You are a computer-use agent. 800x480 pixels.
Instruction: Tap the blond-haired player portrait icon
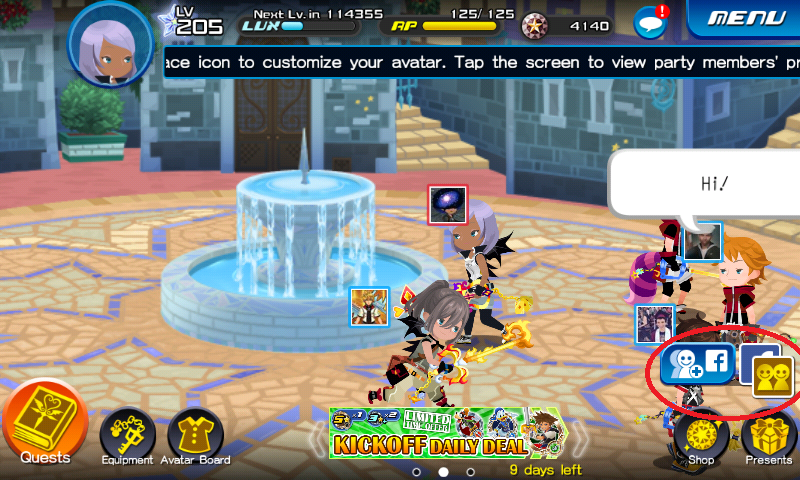click(x=369, y=306)
